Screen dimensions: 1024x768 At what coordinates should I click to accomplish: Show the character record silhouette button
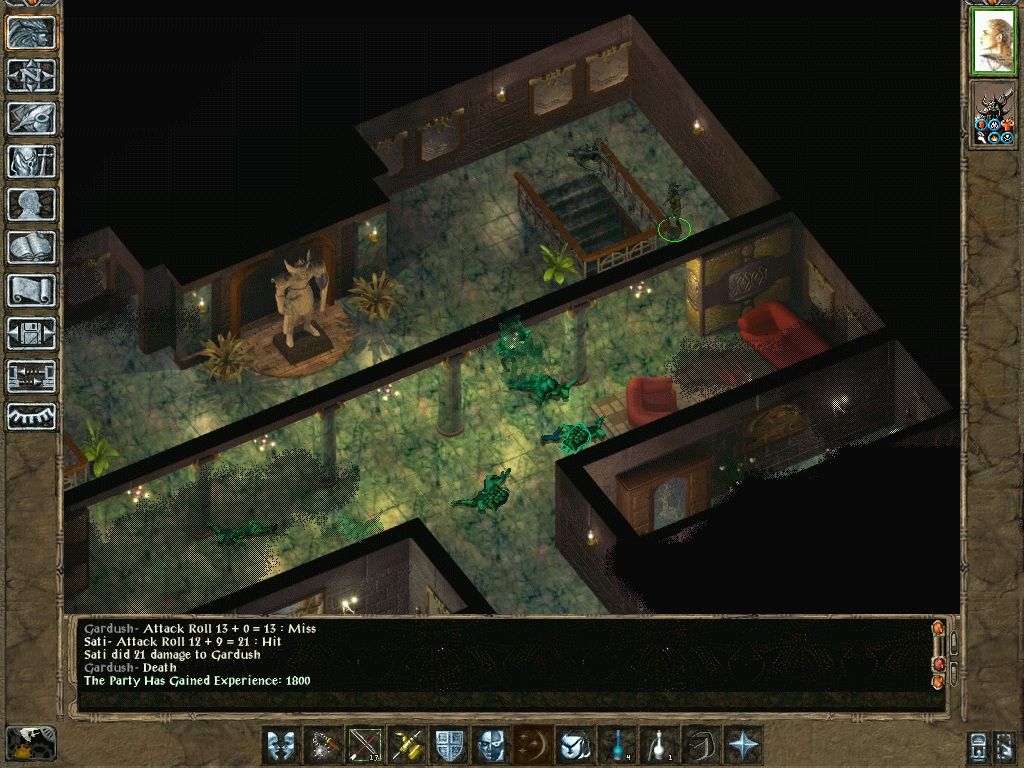click(x=31, y=204)
